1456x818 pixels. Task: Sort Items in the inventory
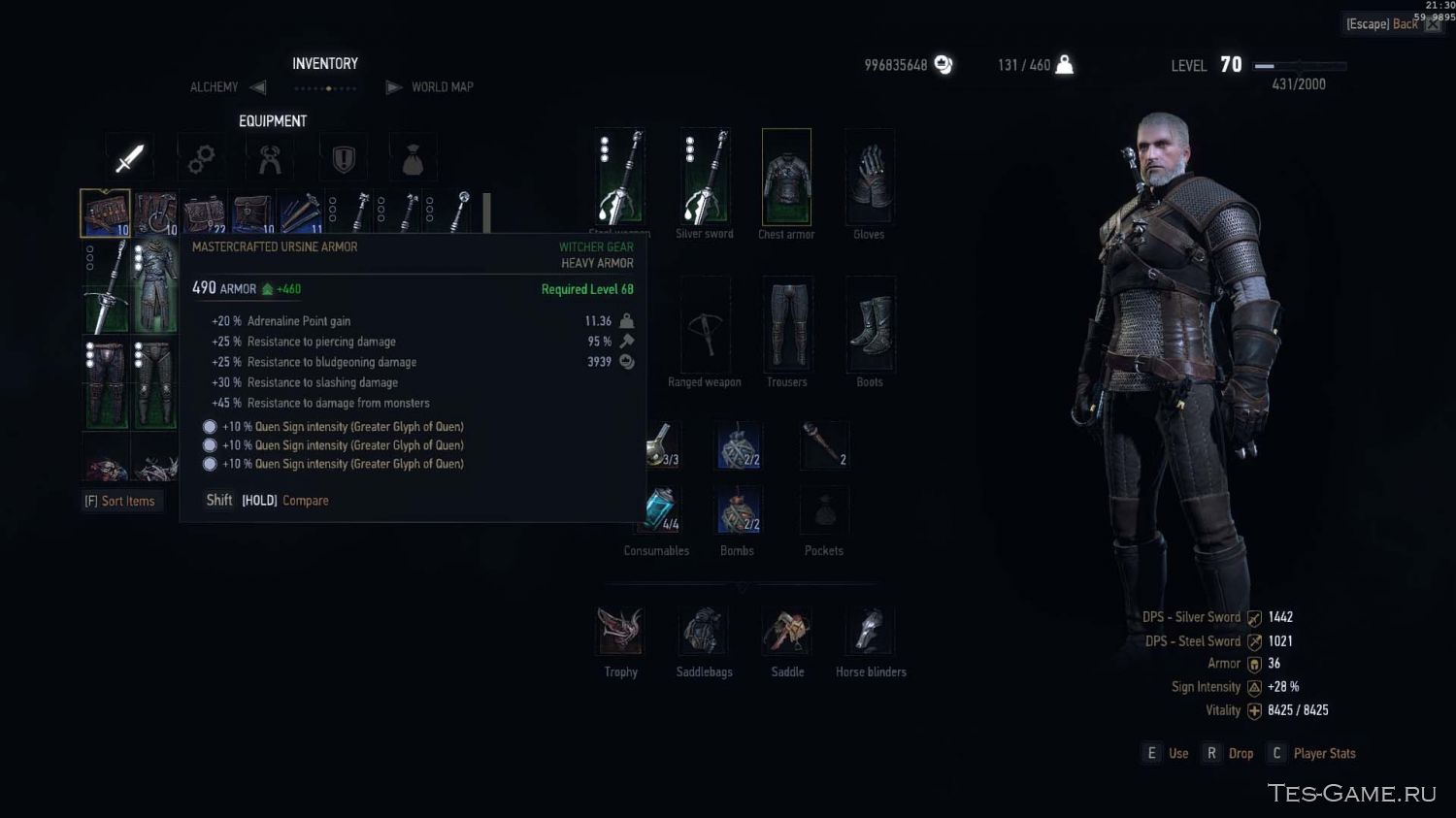tap(120, 501)
